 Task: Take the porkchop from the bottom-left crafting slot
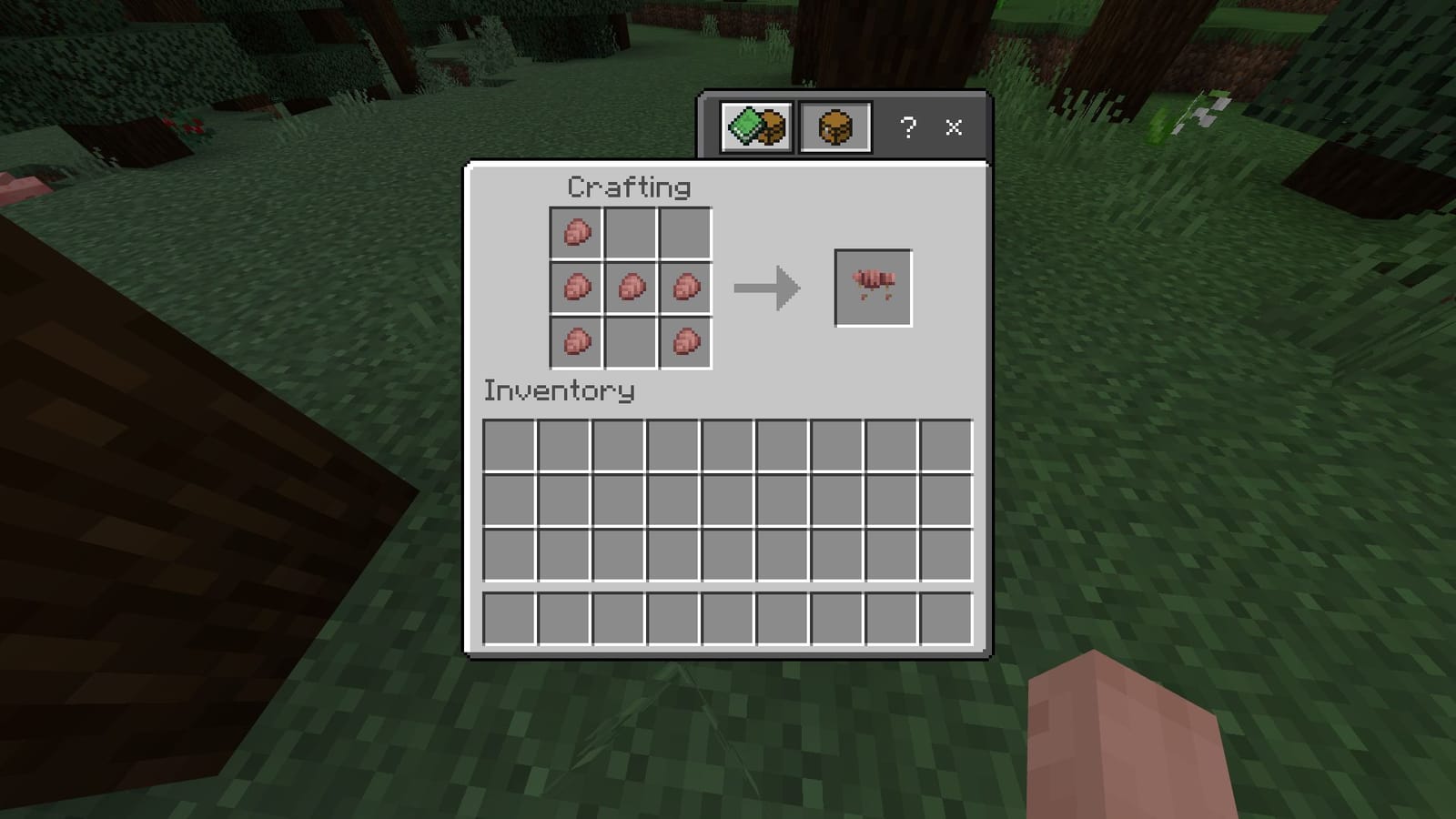(576, 342)
